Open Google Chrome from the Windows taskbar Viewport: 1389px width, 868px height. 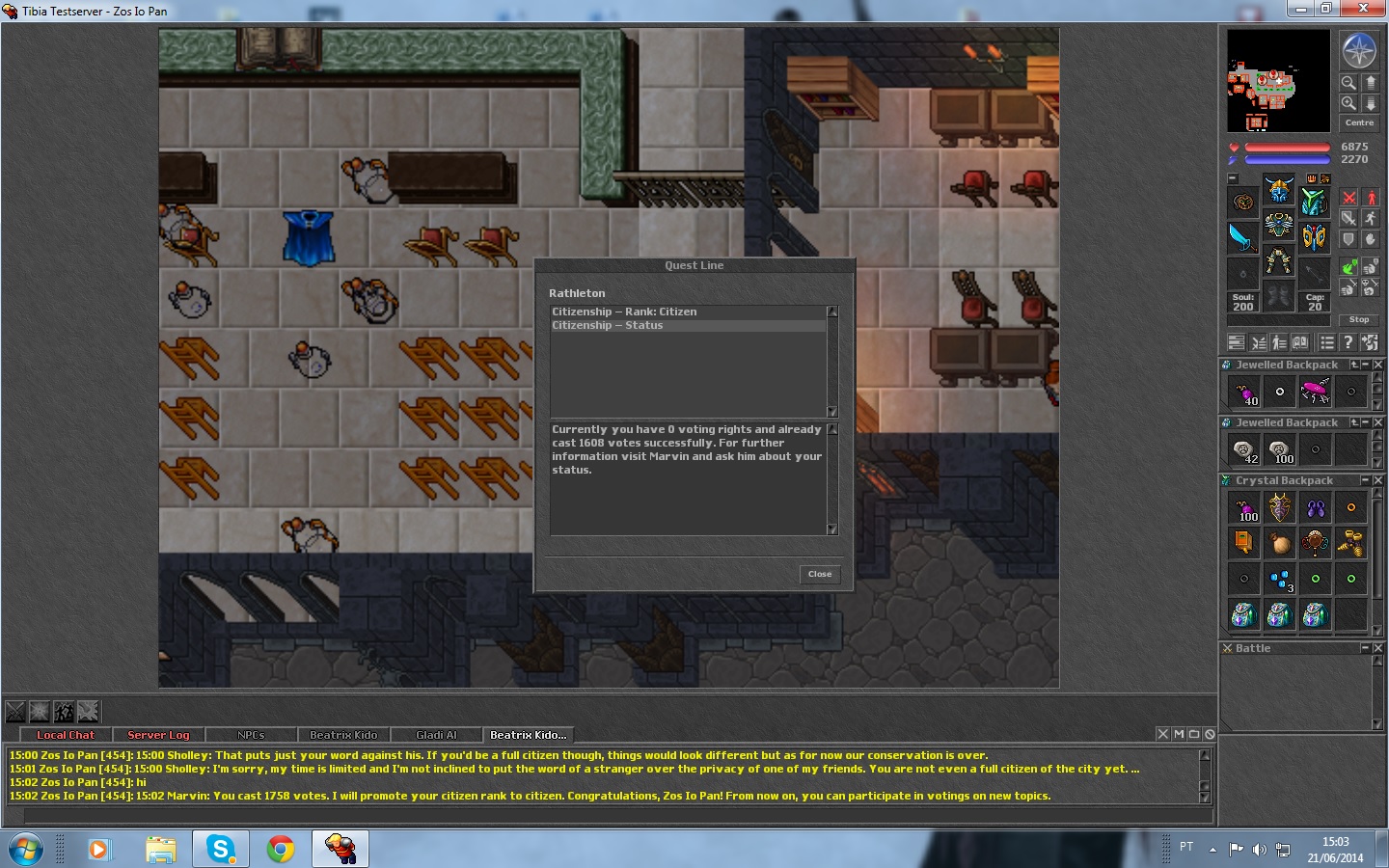(x=281, y=849)
